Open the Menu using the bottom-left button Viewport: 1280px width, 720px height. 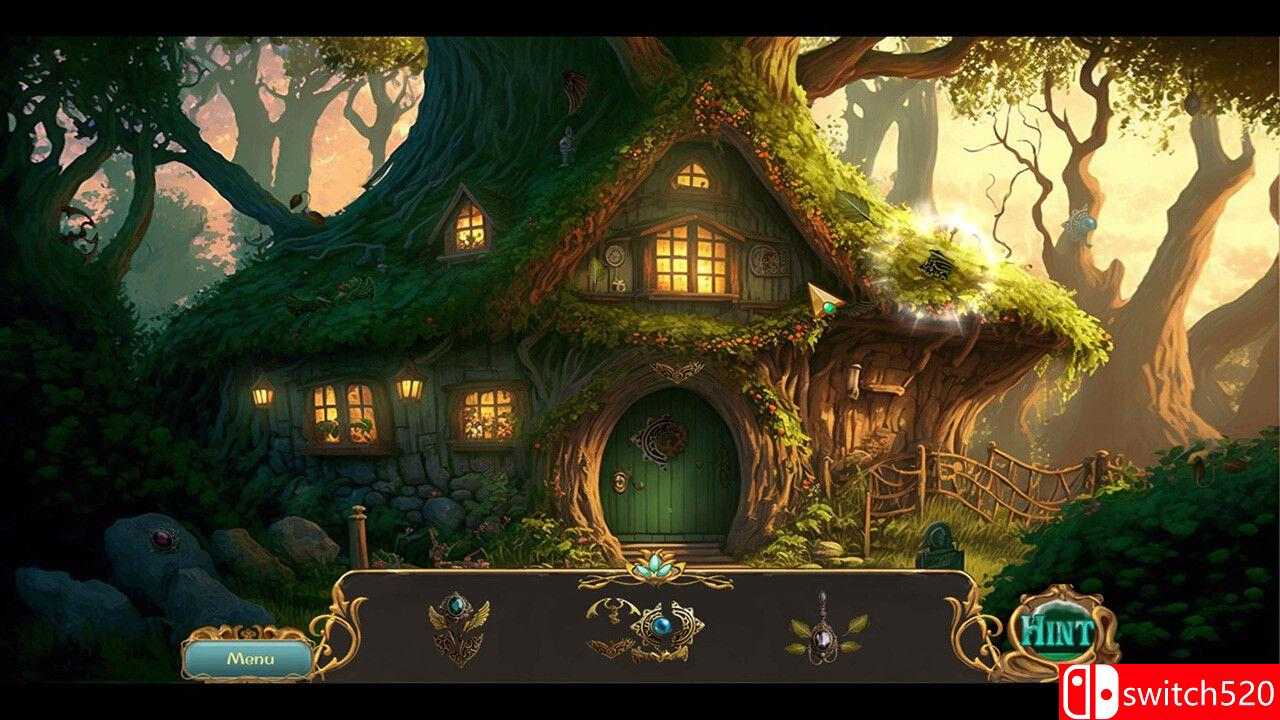coord(247,661)
